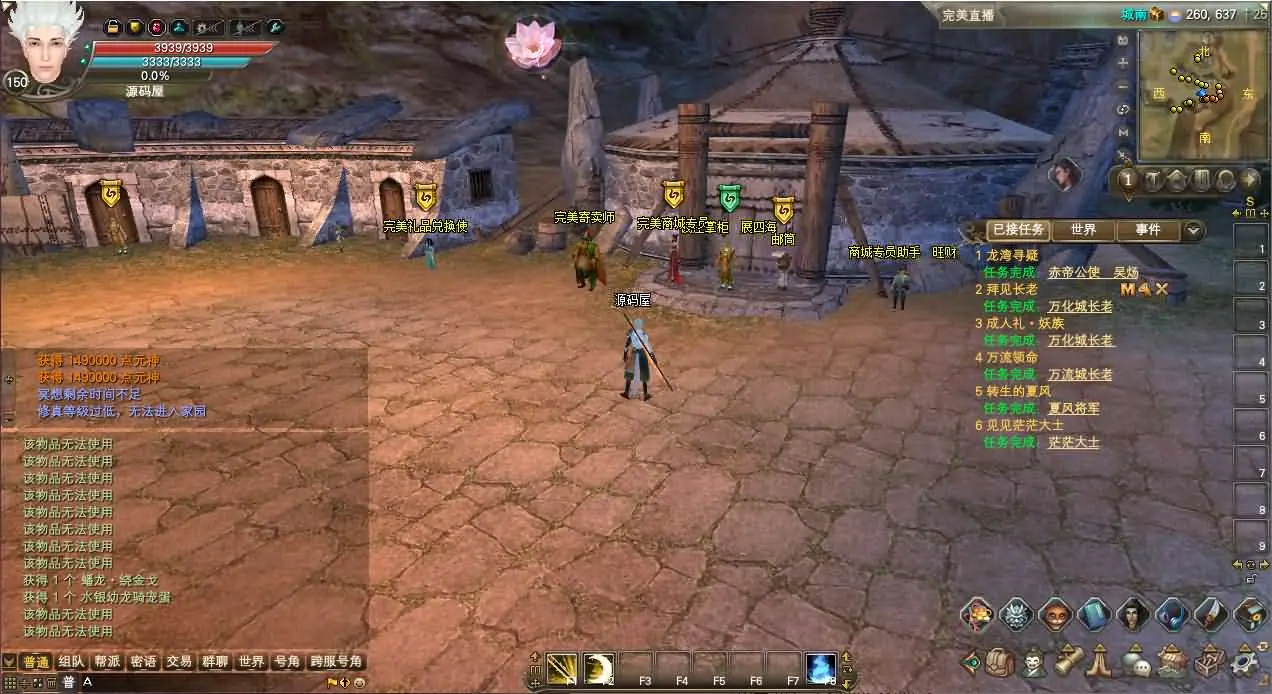
Task: Use the crescent moon skill slot
Action: click(x=599, y=669)
